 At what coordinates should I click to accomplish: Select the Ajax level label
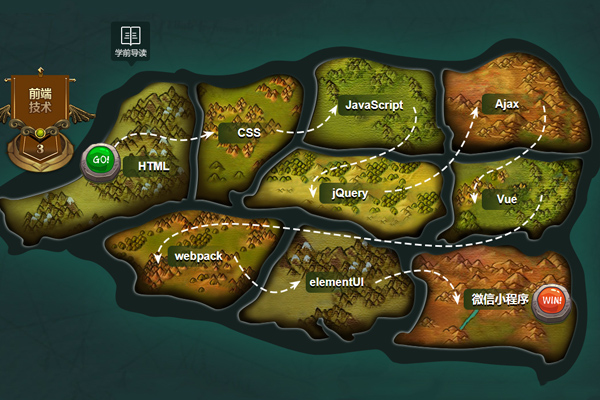tap(506, 104)
